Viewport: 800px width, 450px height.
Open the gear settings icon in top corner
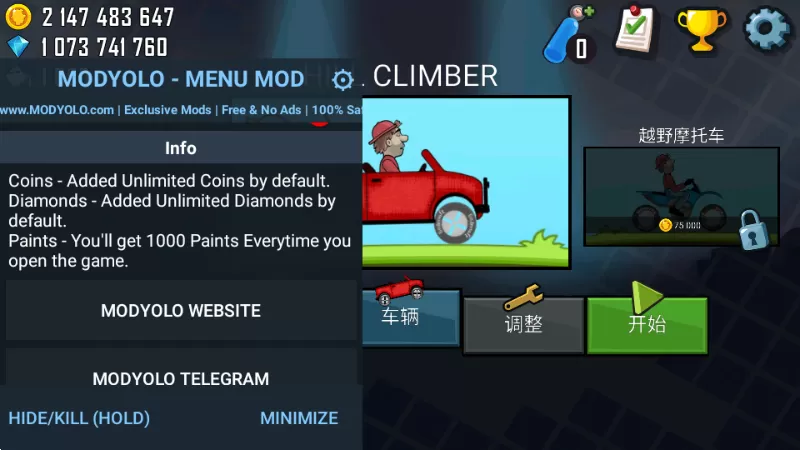click(766, 30)
